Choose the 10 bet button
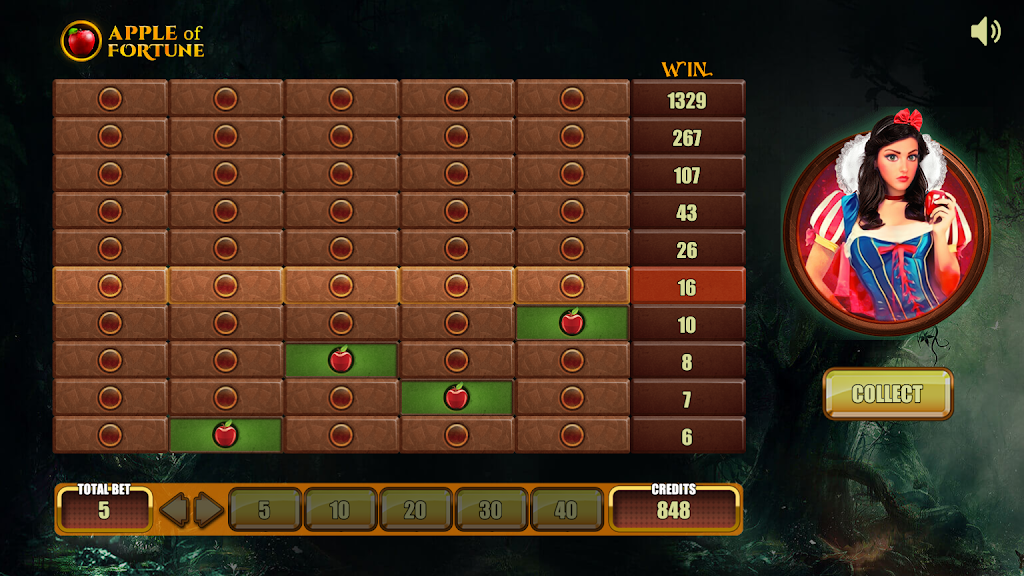This screenshot has width=1024, height=576. [340, 510]
